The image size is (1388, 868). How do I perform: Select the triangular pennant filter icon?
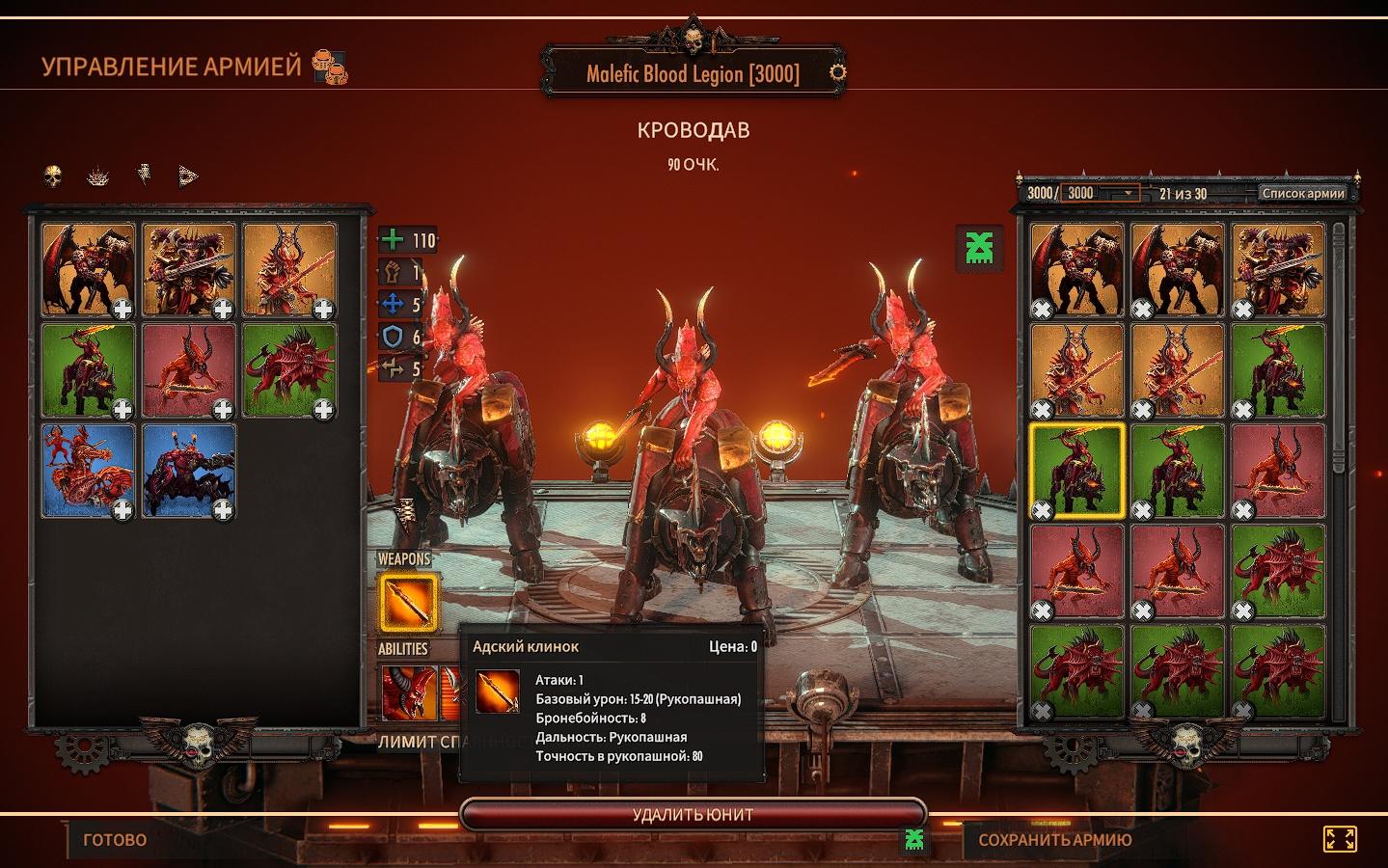(x=188, y=176)
